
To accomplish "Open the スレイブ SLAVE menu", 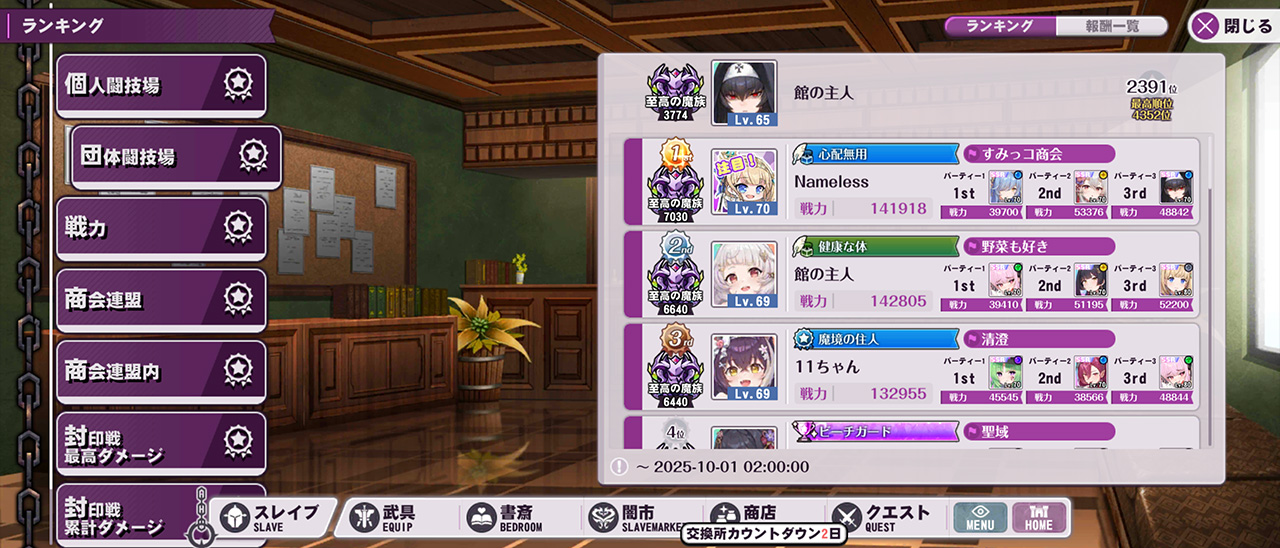I will pos(272,517).
